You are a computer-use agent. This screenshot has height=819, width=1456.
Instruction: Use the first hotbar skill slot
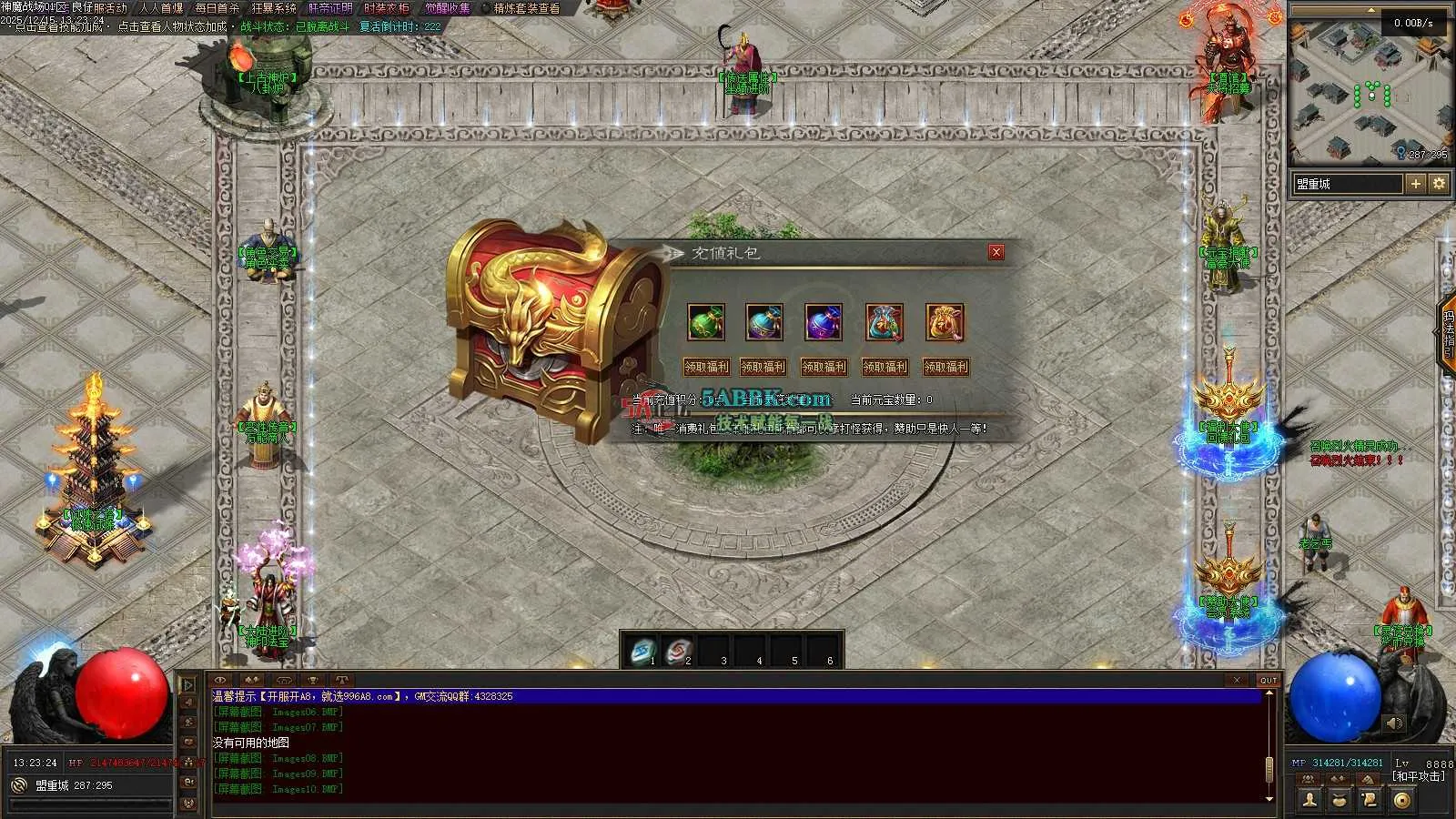[x=643, y=651]
